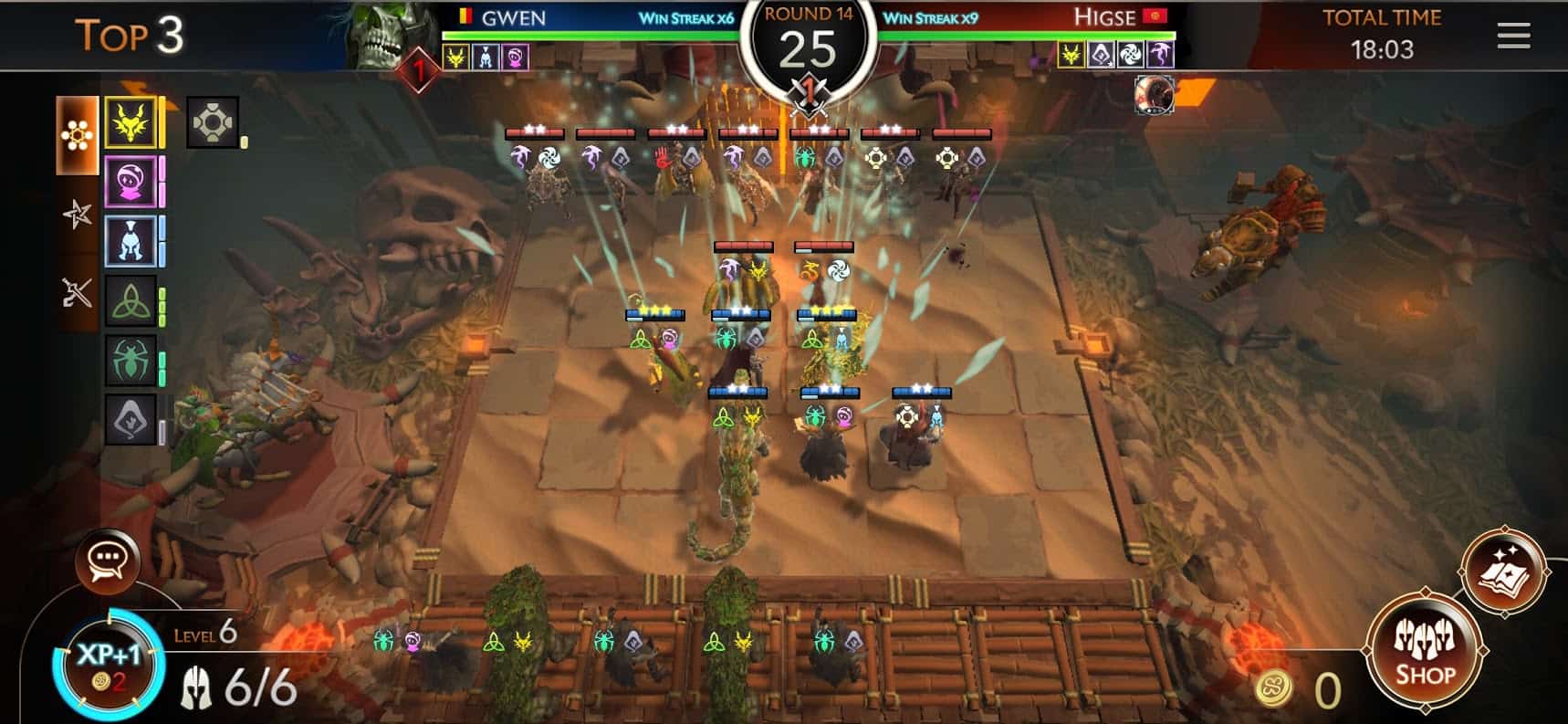Select the yellow dragon synergy icon
Viewport: 1568px width, 724px height.
click(131, 122)
